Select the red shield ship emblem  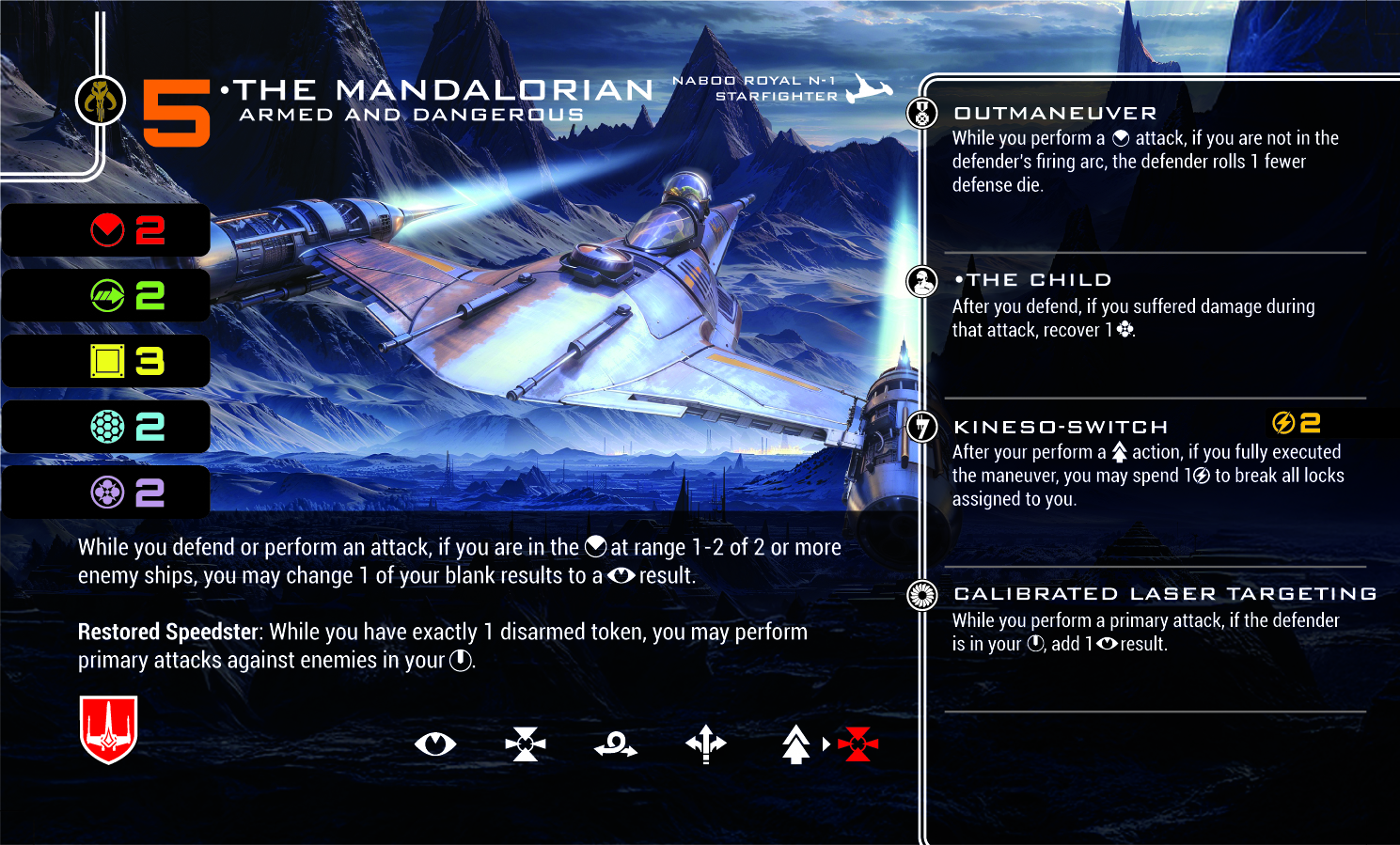pyautogui.click(x=109, y=729)
